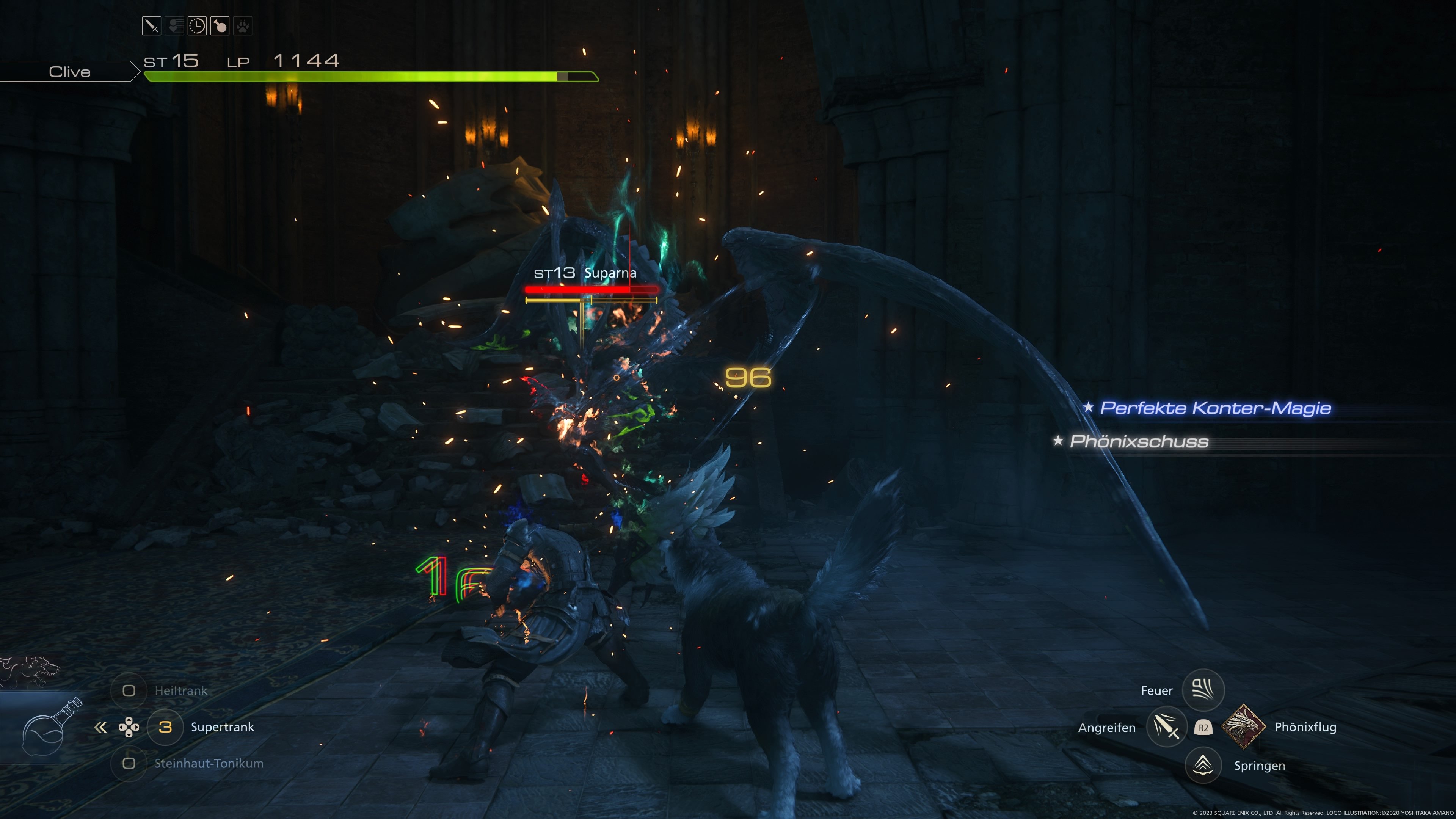Click the d-pad selector icon
The height and width of the screenshot is (819, 1456).
(129, 728)
